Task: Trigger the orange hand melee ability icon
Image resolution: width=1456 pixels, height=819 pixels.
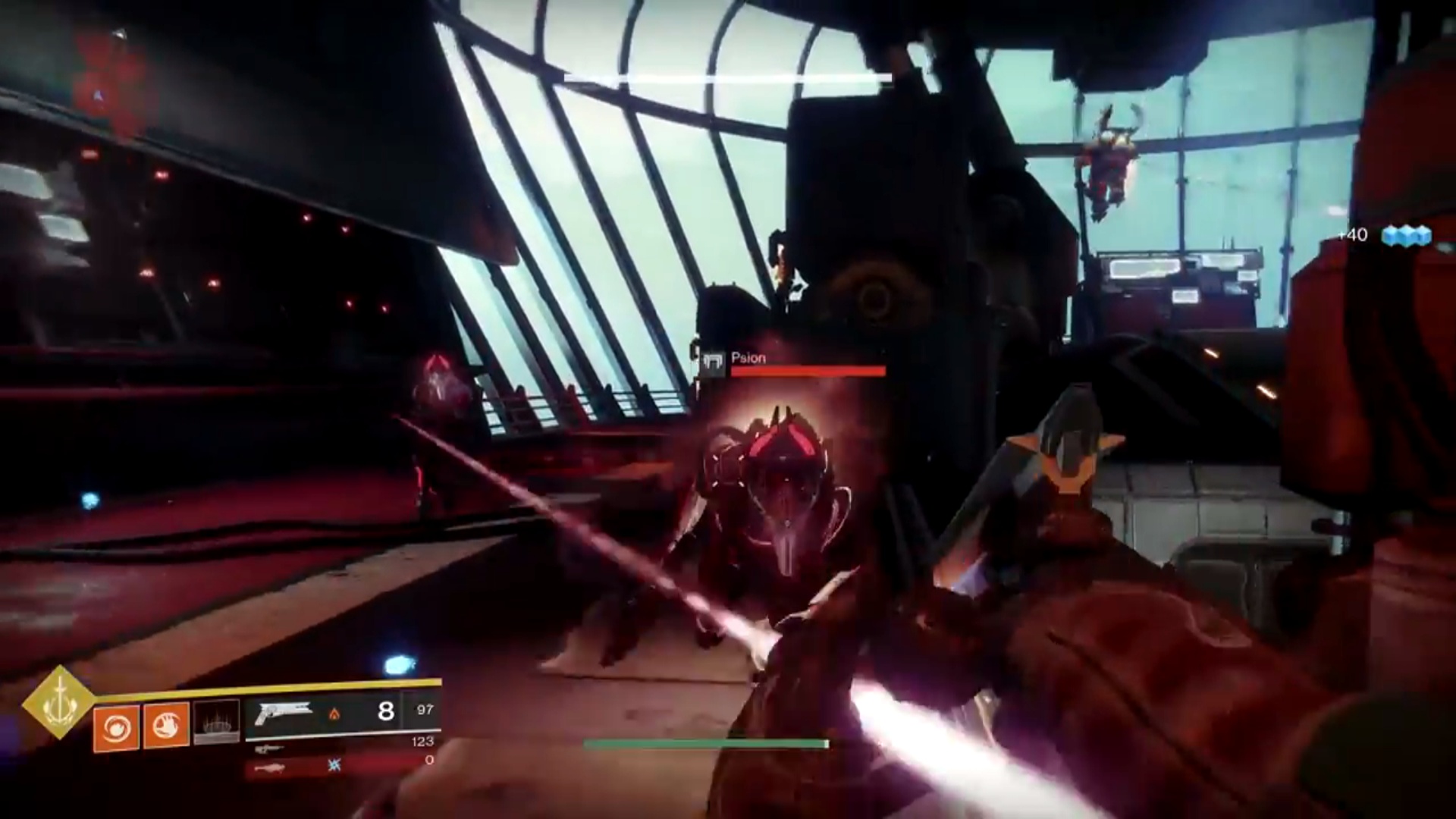Action: pyautogui.click(x=166, y=726)
